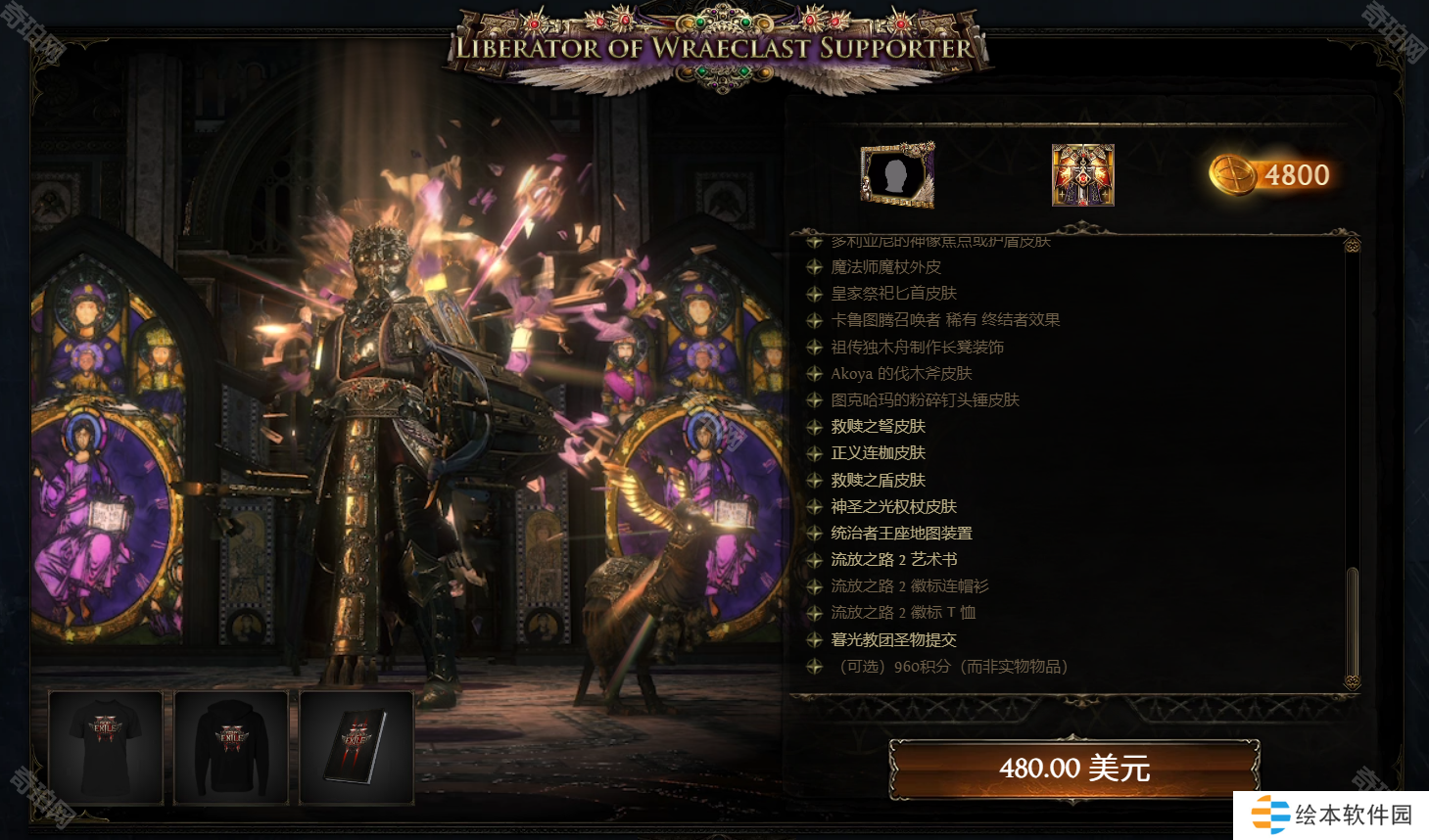Choose the 皇家祭祀匕首皮肤 list entry
The width and height of the screenshot is (1429, 840).
(893, 294)
